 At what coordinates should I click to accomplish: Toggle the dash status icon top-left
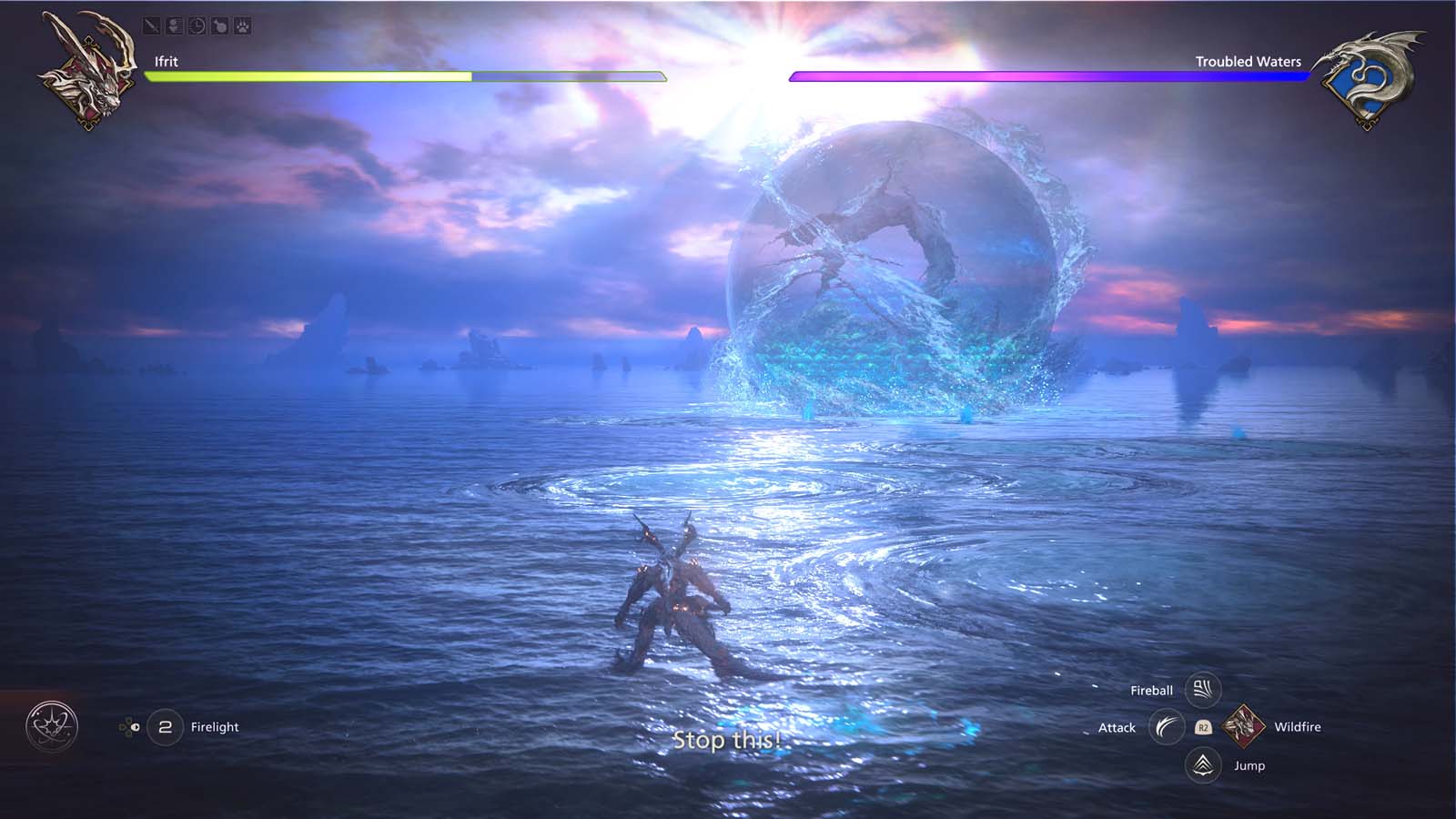point(174,25)
